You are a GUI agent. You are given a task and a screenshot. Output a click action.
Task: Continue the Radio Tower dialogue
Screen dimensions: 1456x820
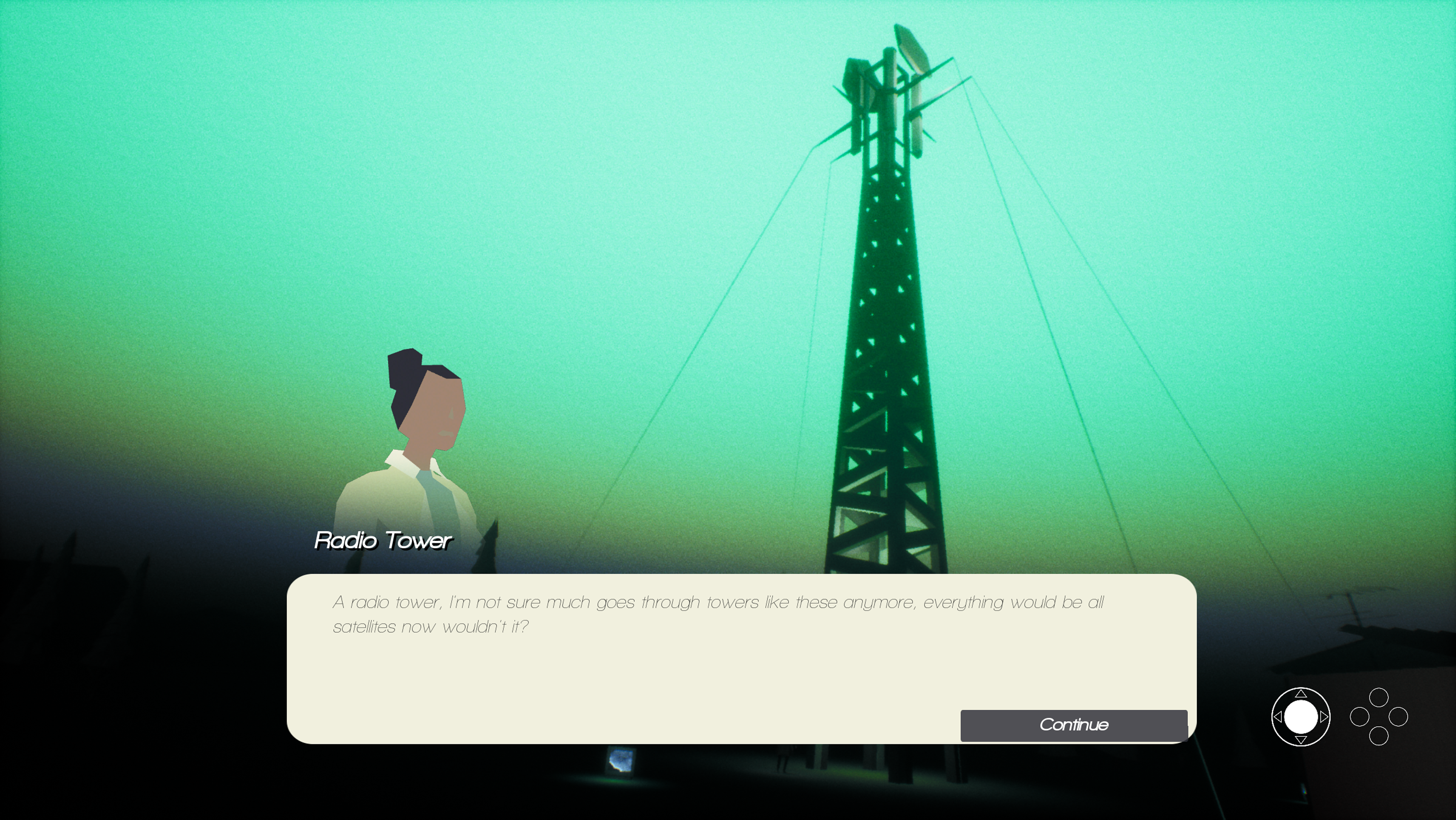click(x=1073, y=725)
